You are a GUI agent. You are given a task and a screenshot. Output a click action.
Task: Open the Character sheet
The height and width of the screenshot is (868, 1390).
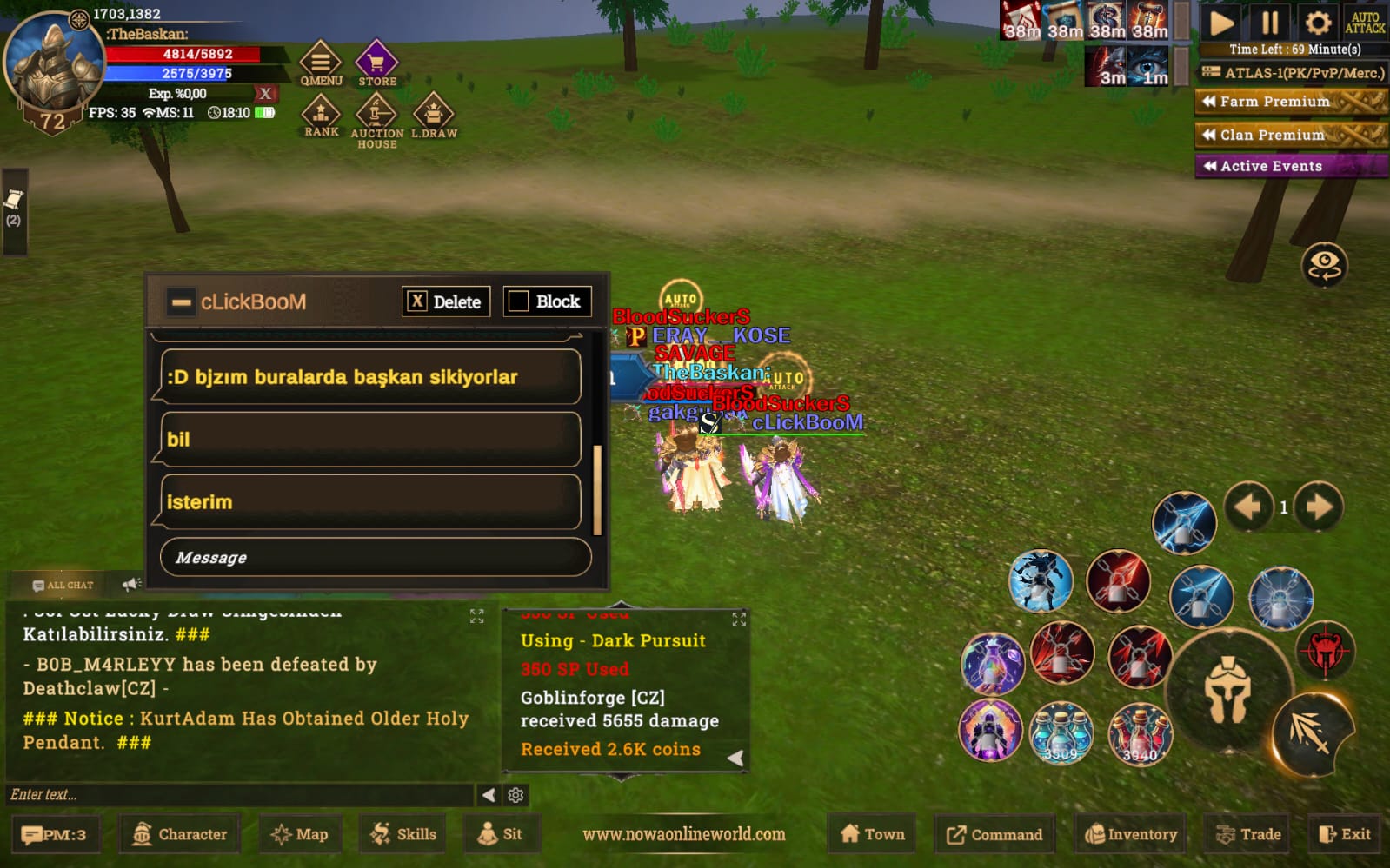180,834
